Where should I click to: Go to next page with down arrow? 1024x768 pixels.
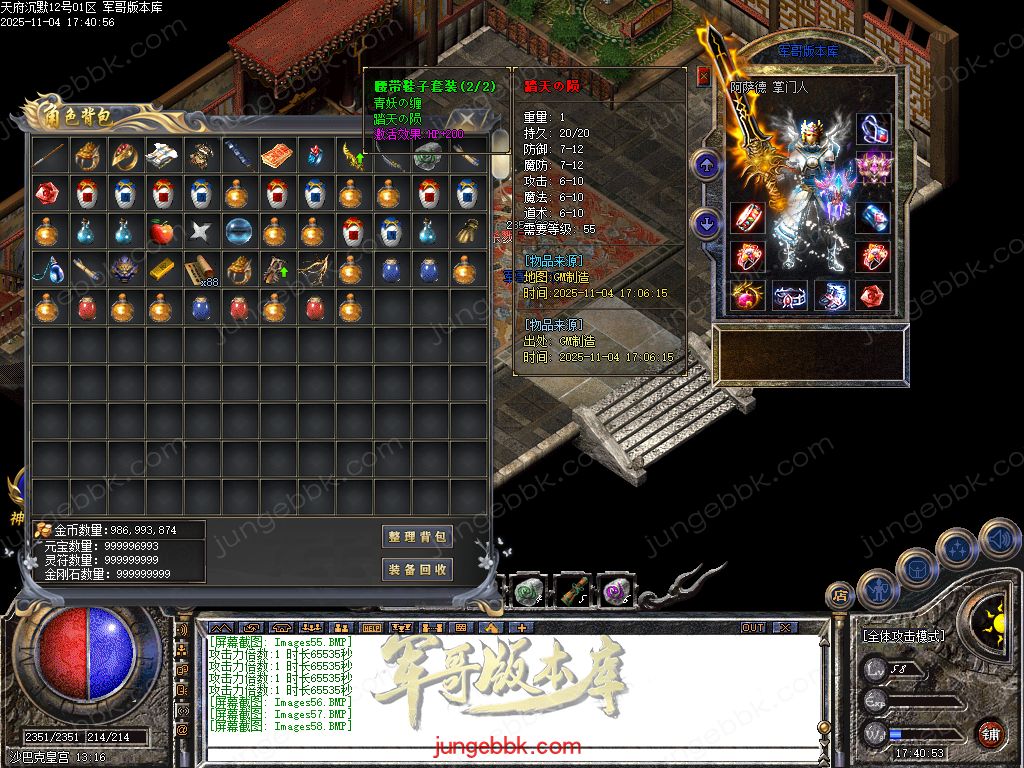tap(707, 223)
